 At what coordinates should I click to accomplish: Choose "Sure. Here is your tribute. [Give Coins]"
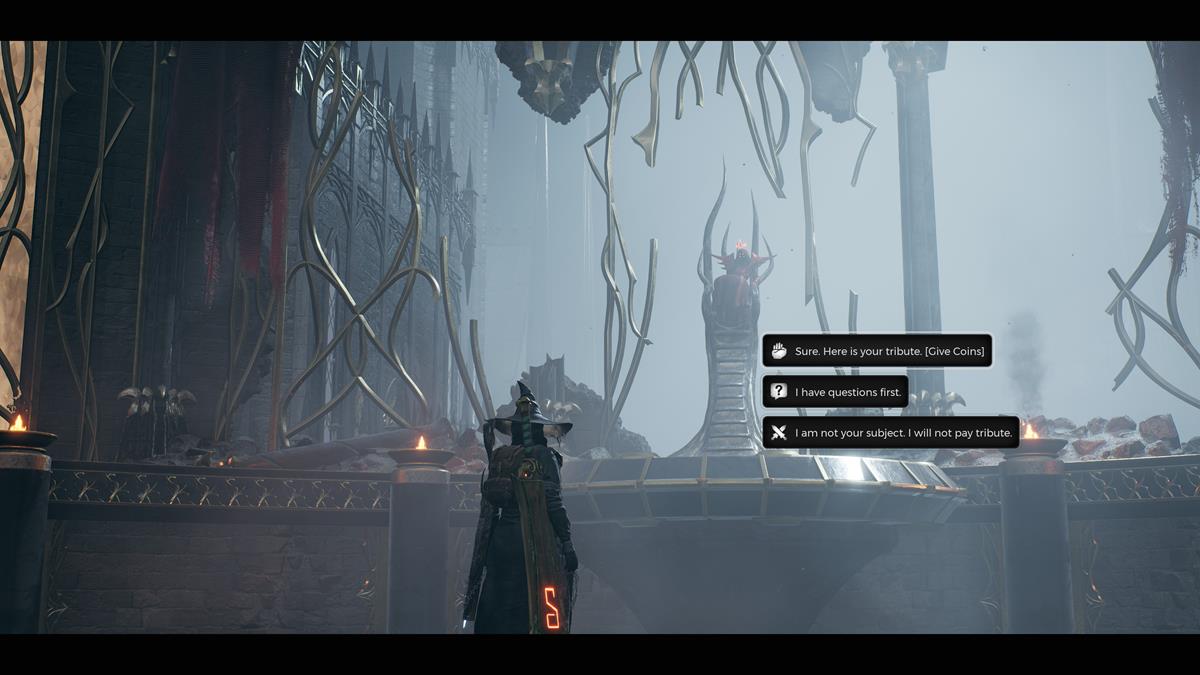point(877,351)
